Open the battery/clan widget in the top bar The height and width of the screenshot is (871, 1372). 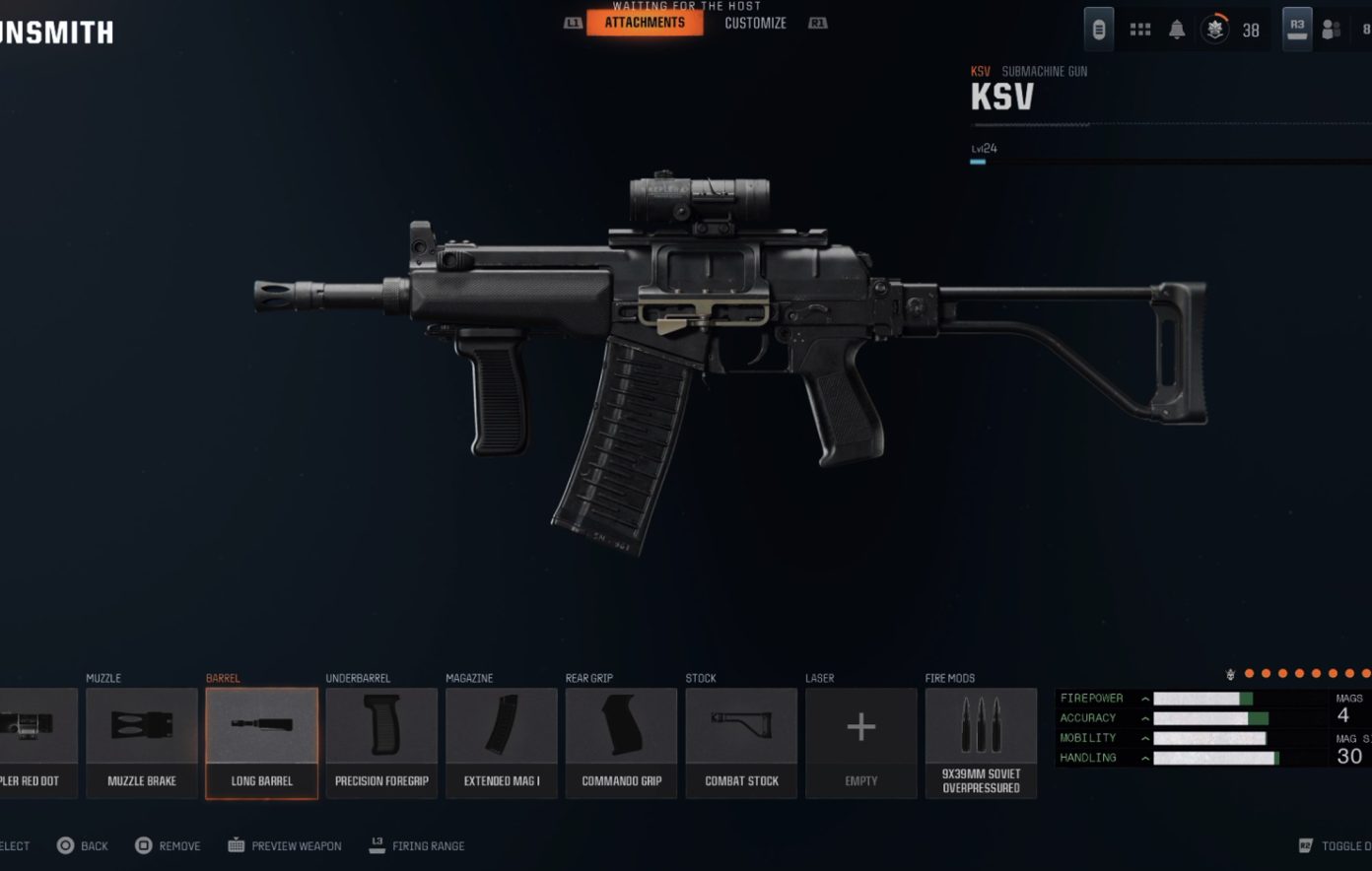(1097, 29)
